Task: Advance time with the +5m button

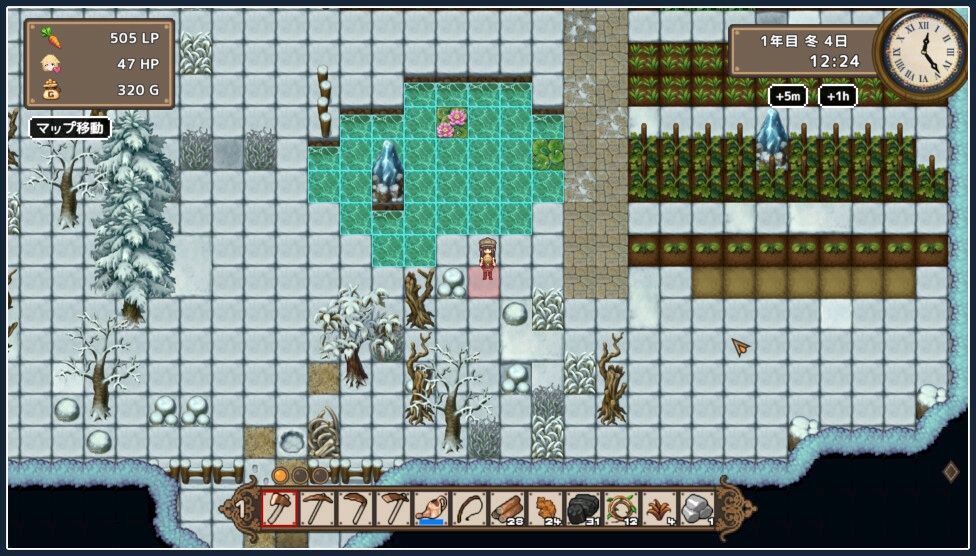Action: [x=788, y=96]
